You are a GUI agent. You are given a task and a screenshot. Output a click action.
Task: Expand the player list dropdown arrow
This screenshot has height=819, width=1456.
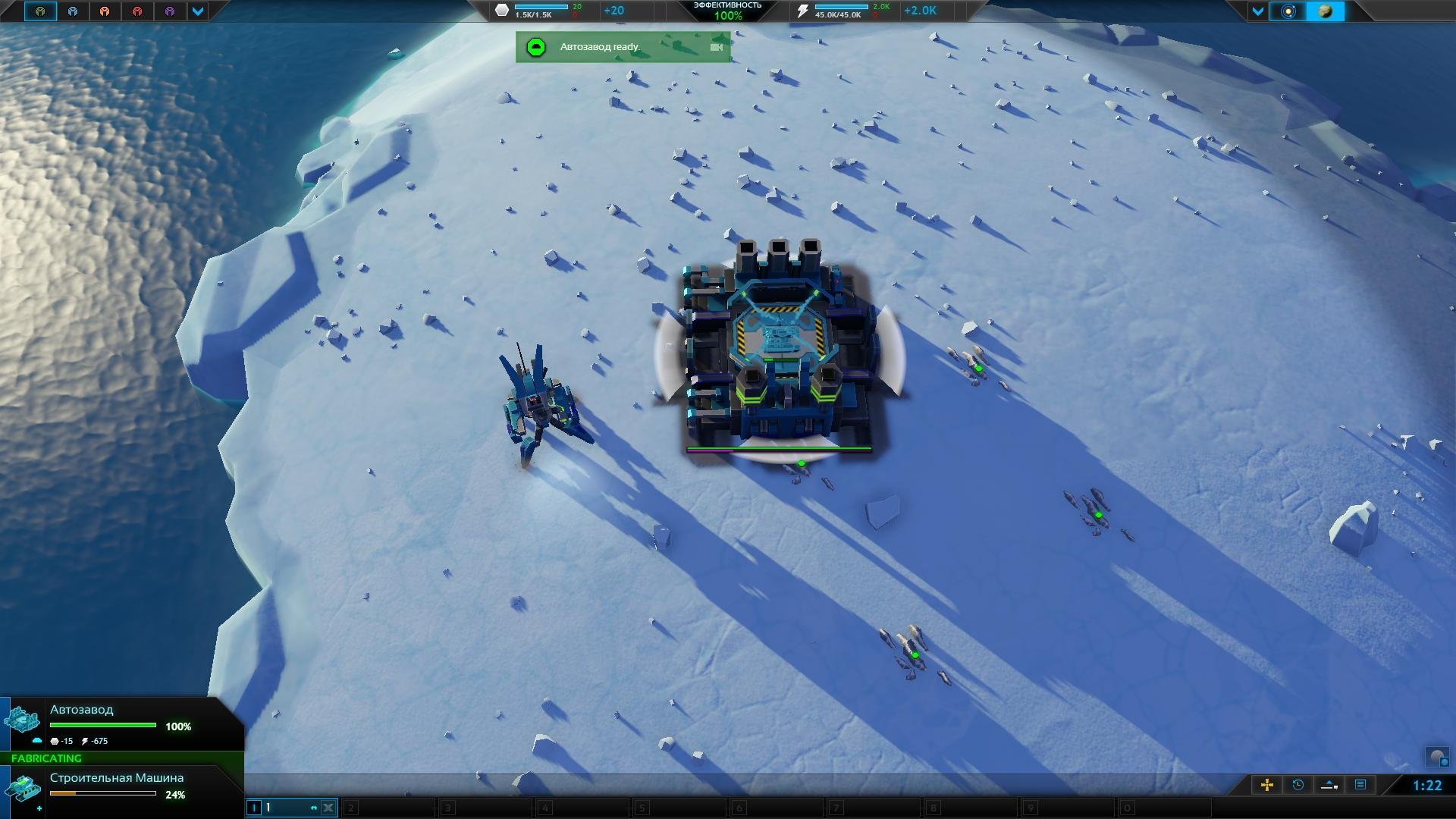[x=198, y=11]
